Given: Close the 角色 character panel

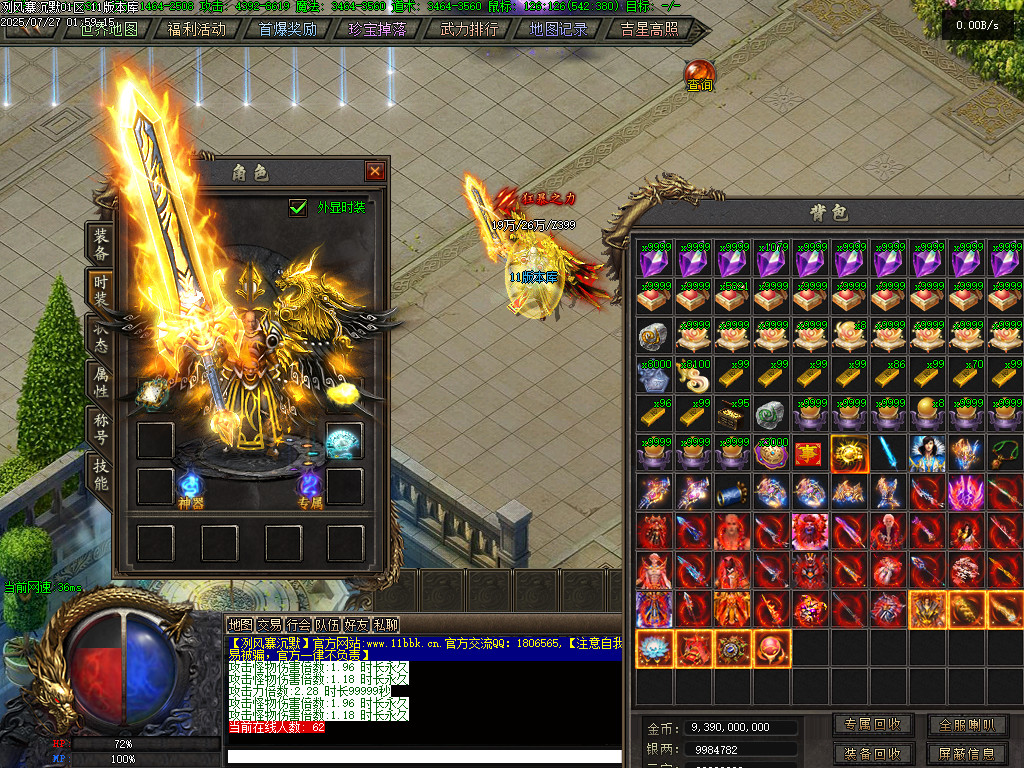Looking at the screenshot, I should (375, 171).
